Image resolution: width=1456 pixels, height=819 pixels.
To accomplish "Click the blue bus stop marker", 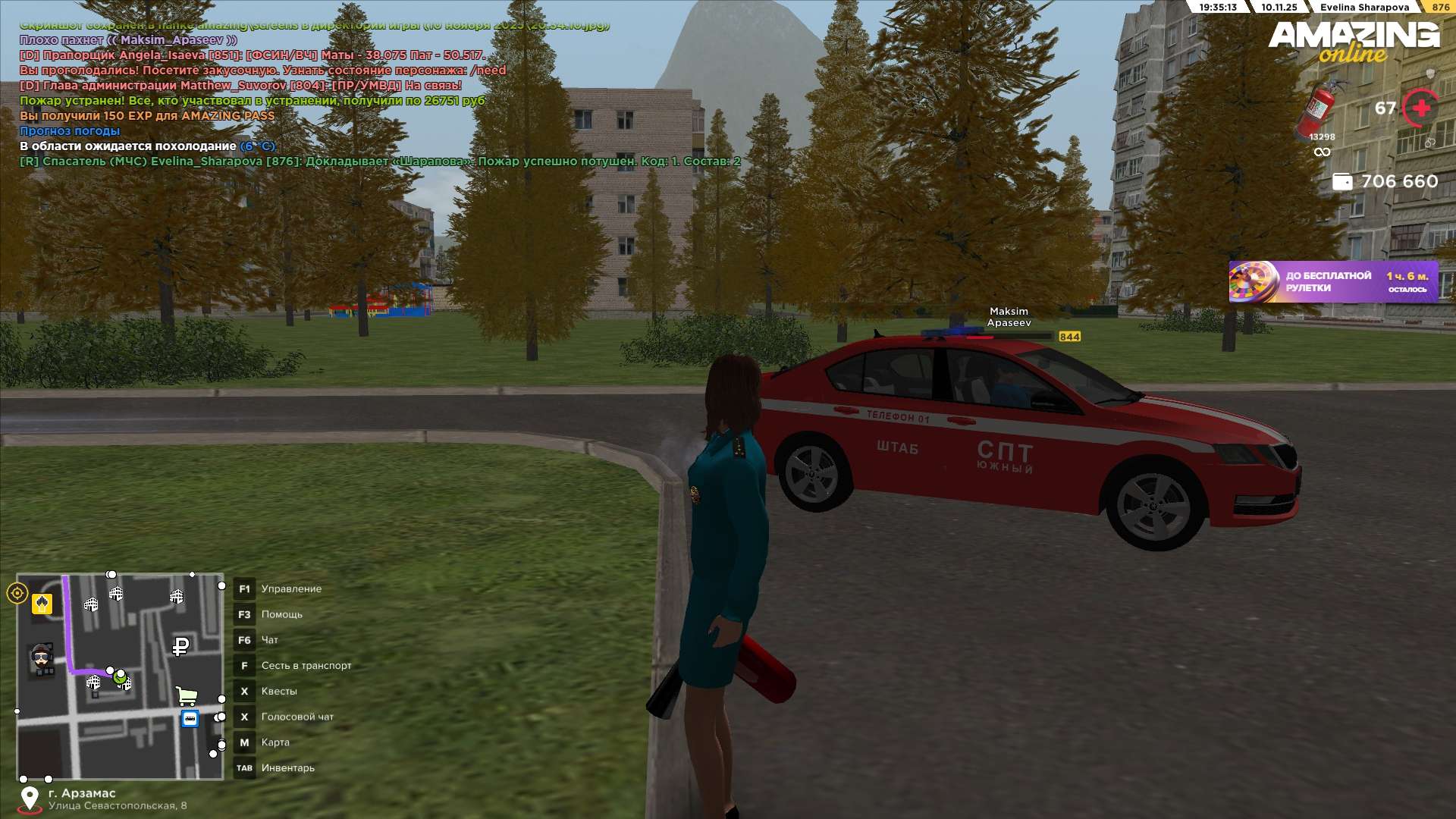I will tap(190, 719).
